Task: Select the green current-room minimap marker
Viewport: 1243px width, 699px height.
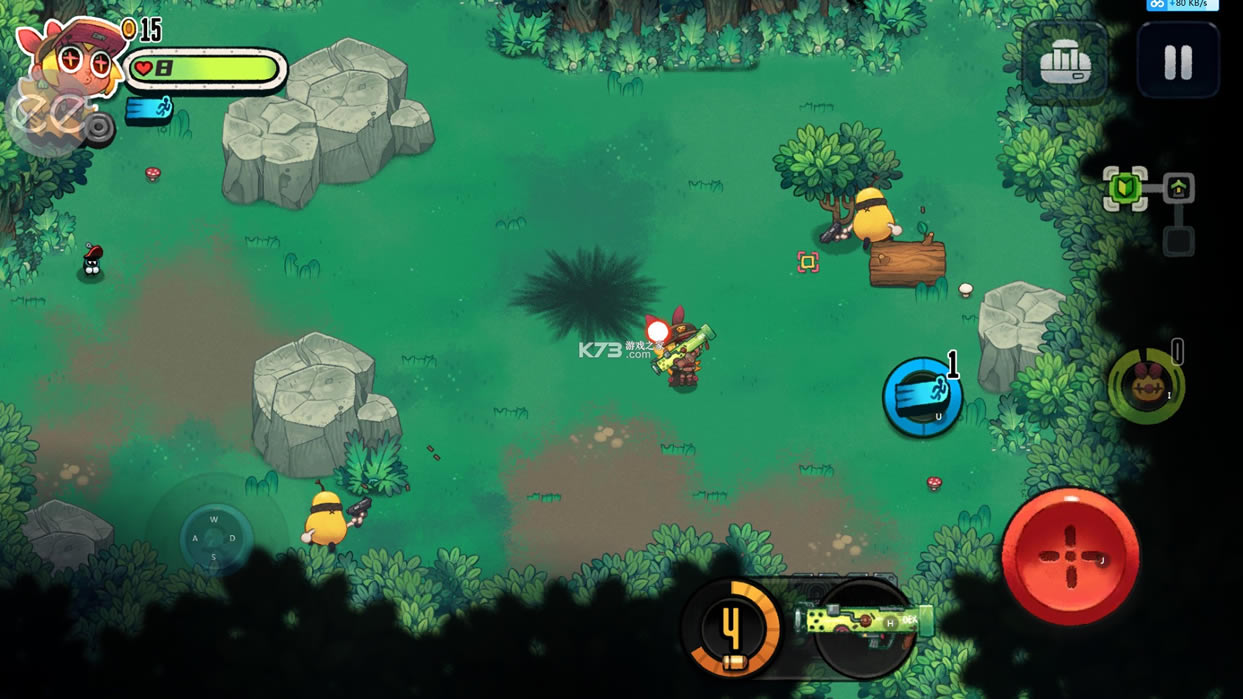Action: coord(1125,188)
